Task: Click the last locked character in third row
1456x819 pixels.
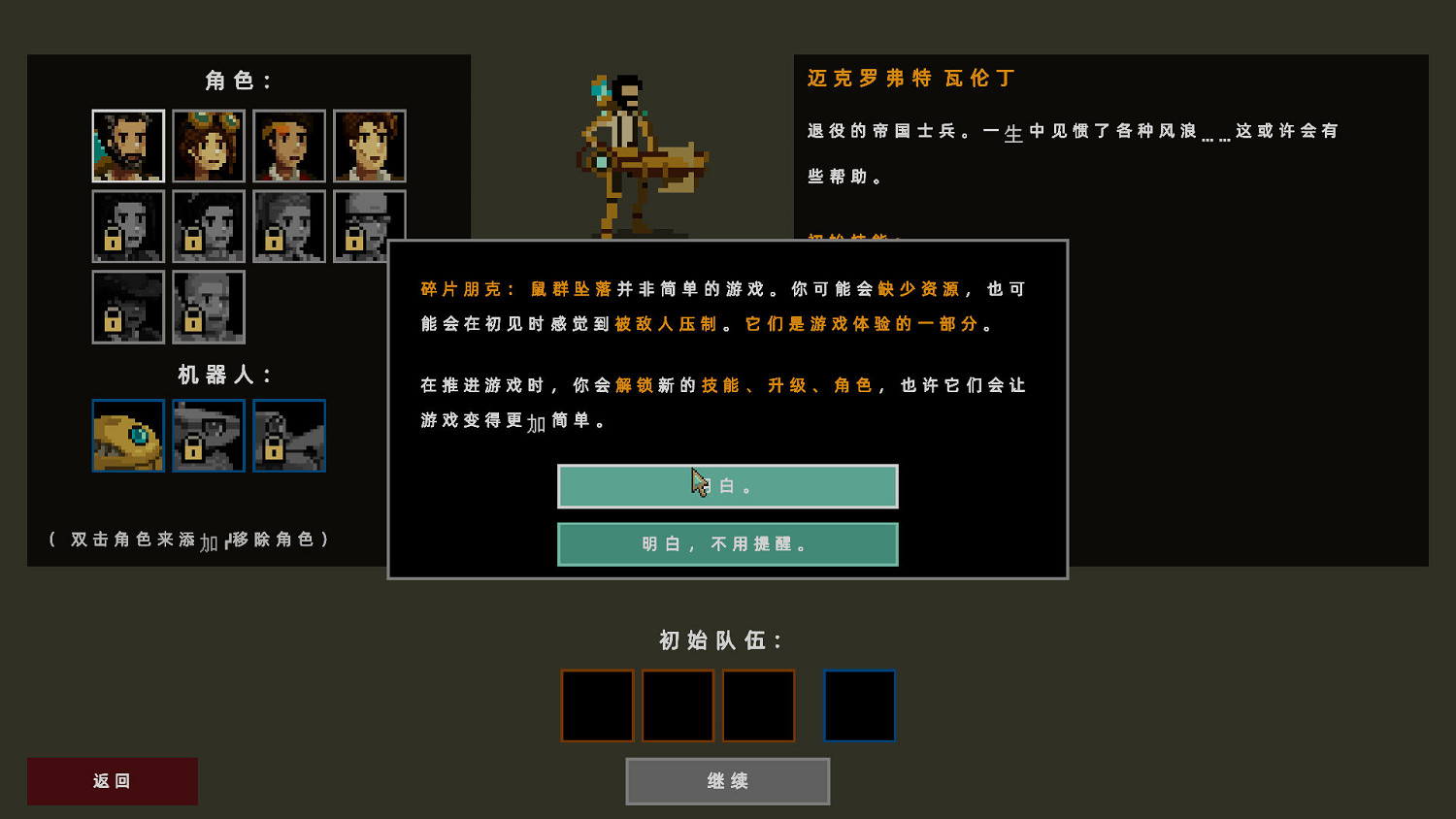Action: coord(209,308)
